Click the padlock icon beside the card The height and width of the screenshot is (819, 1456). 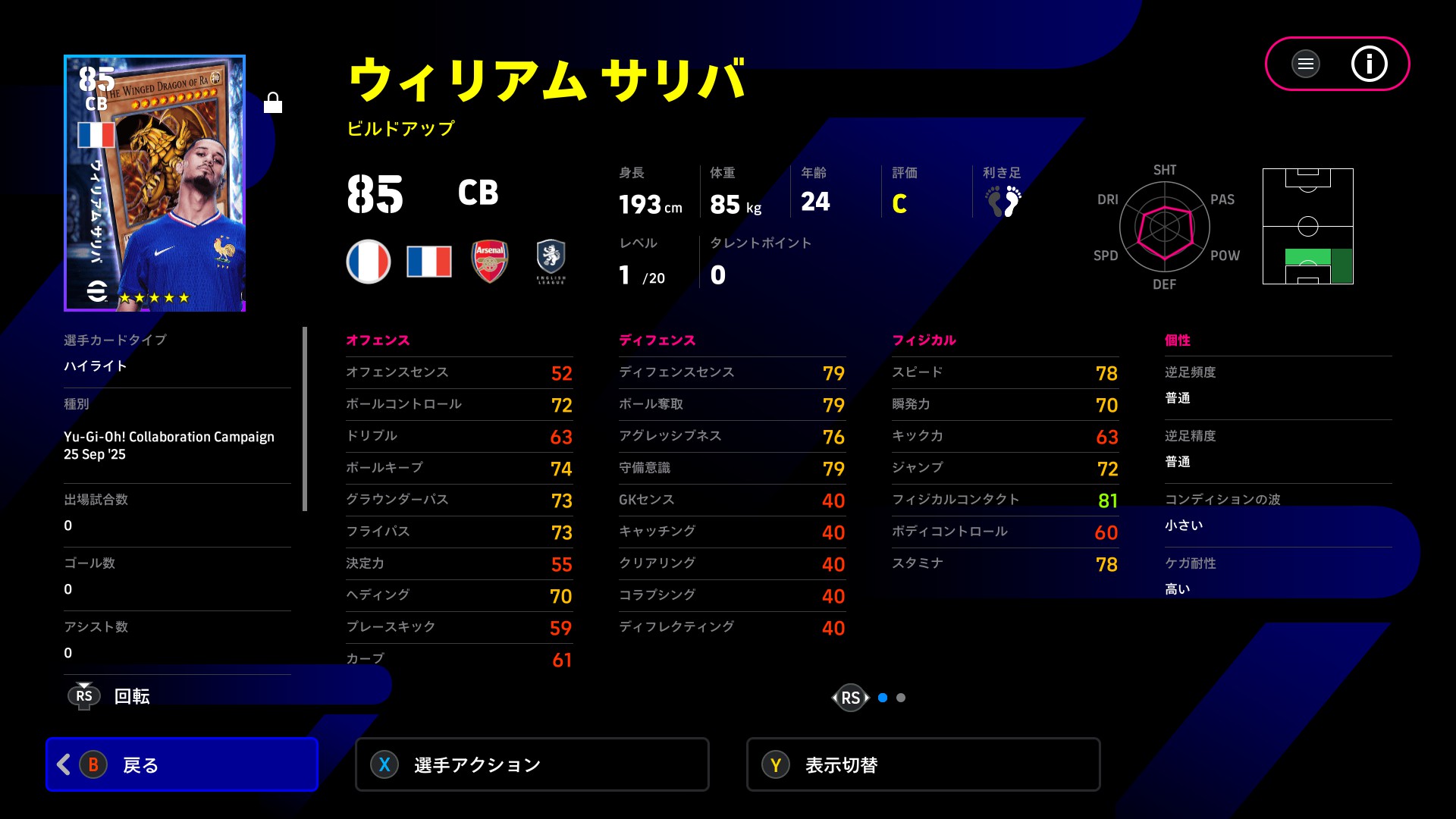273,102
